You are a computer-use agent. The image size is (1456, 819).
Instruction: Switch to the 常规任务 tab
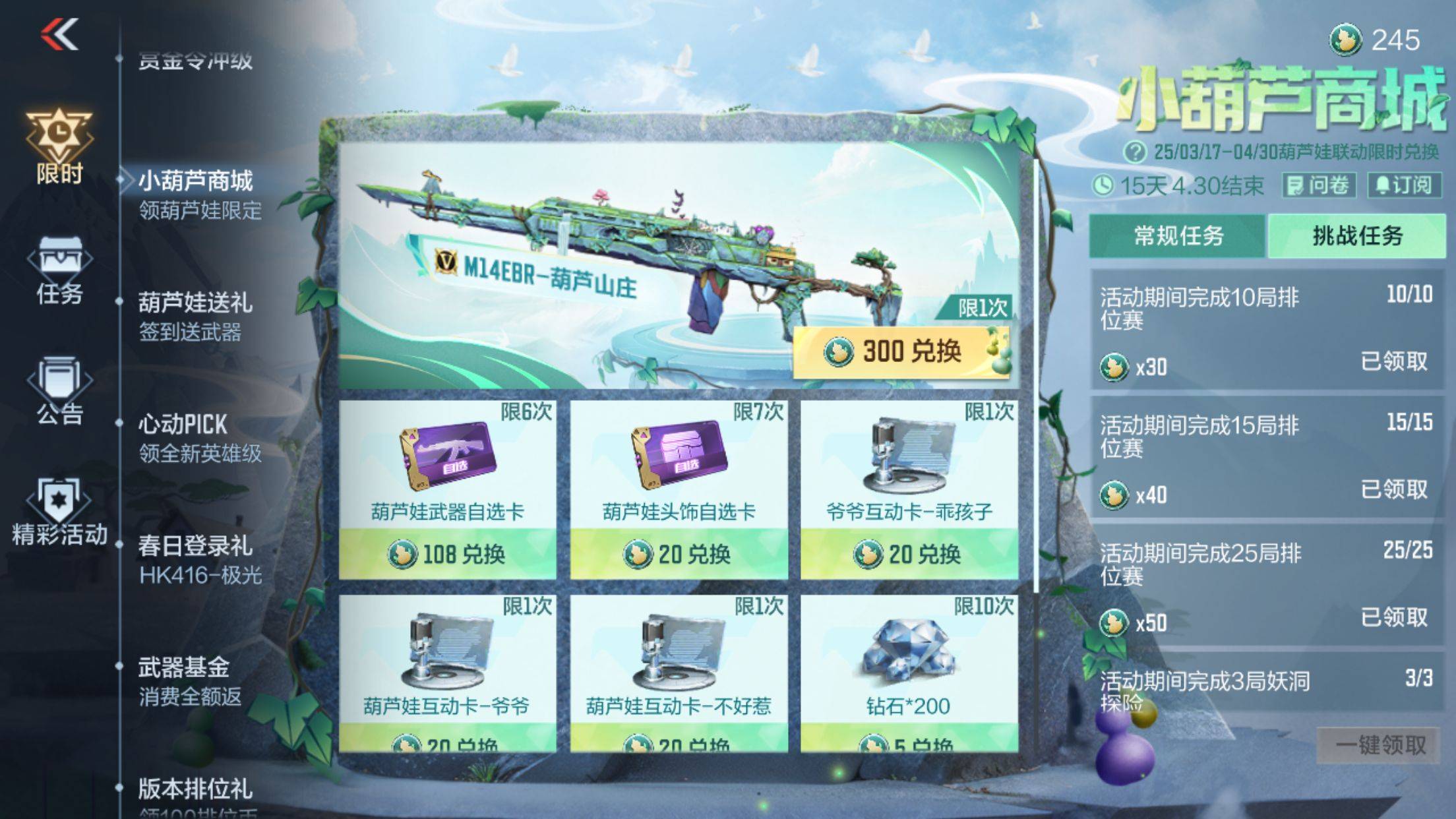click(1178, 235)
